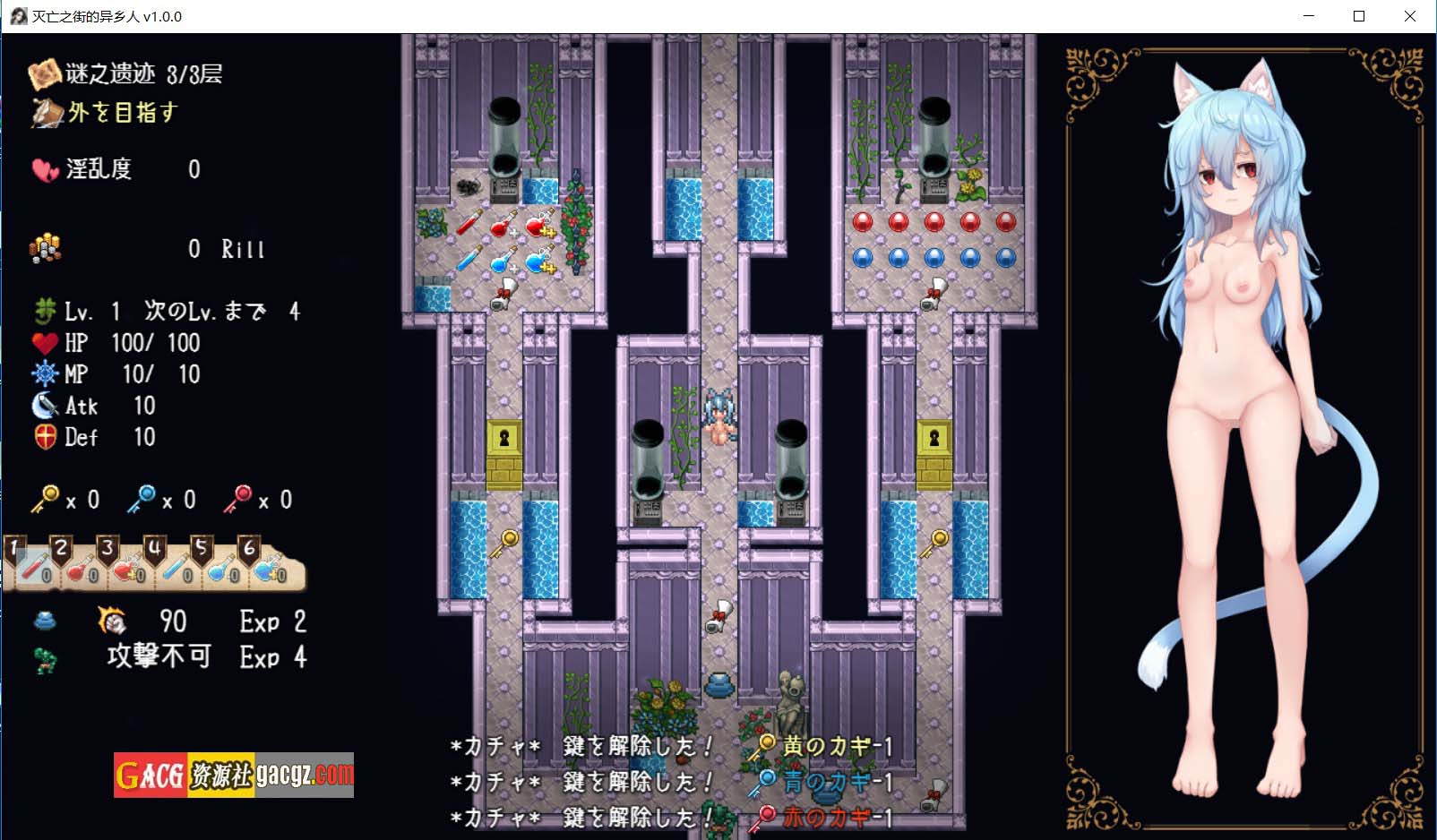Select slot 3 large red heart potion
The height and width of the screenshot is (840, 1437).
coord(127,567)
